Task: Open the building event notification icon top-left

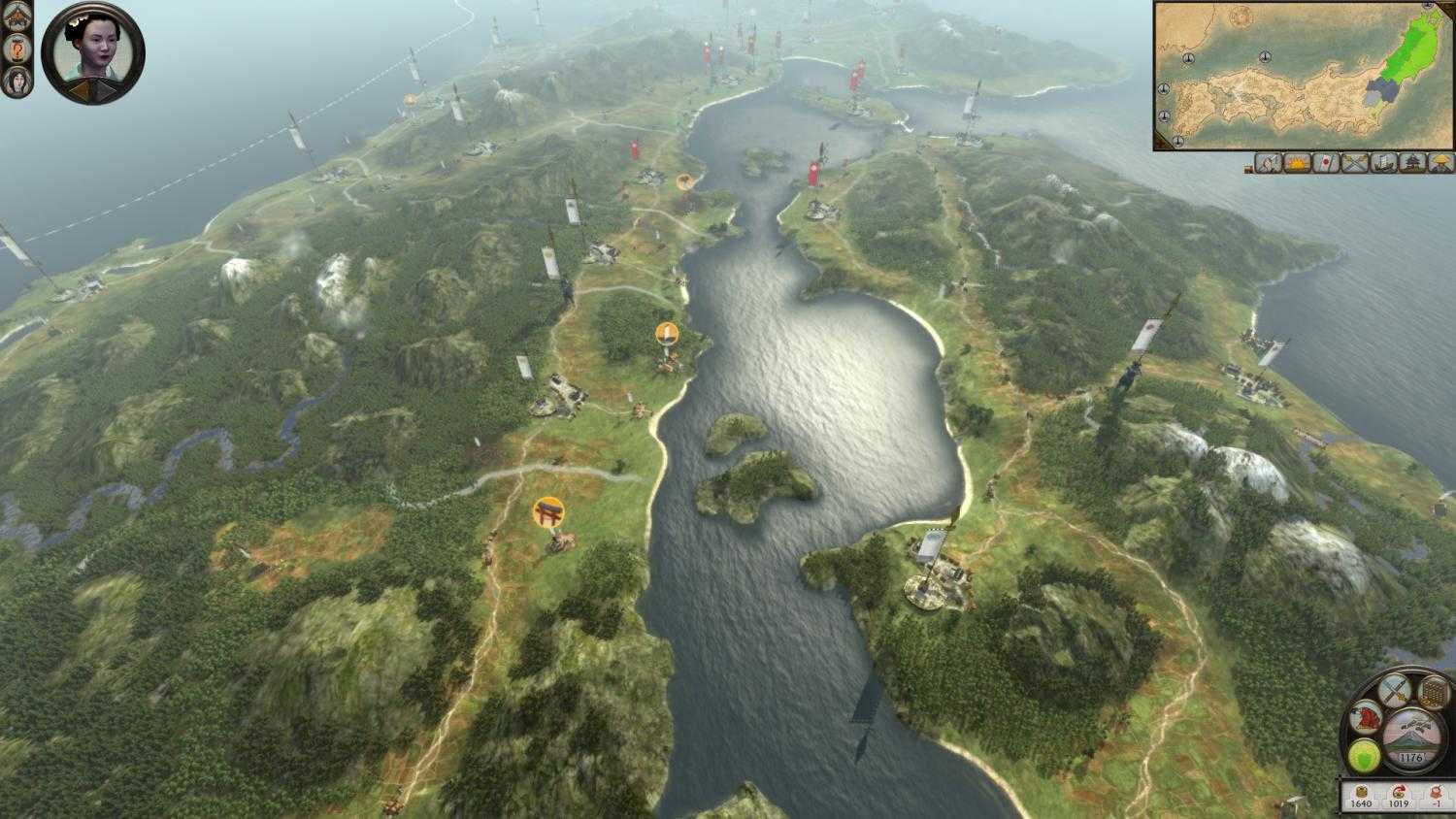Action: pos(17,15)
